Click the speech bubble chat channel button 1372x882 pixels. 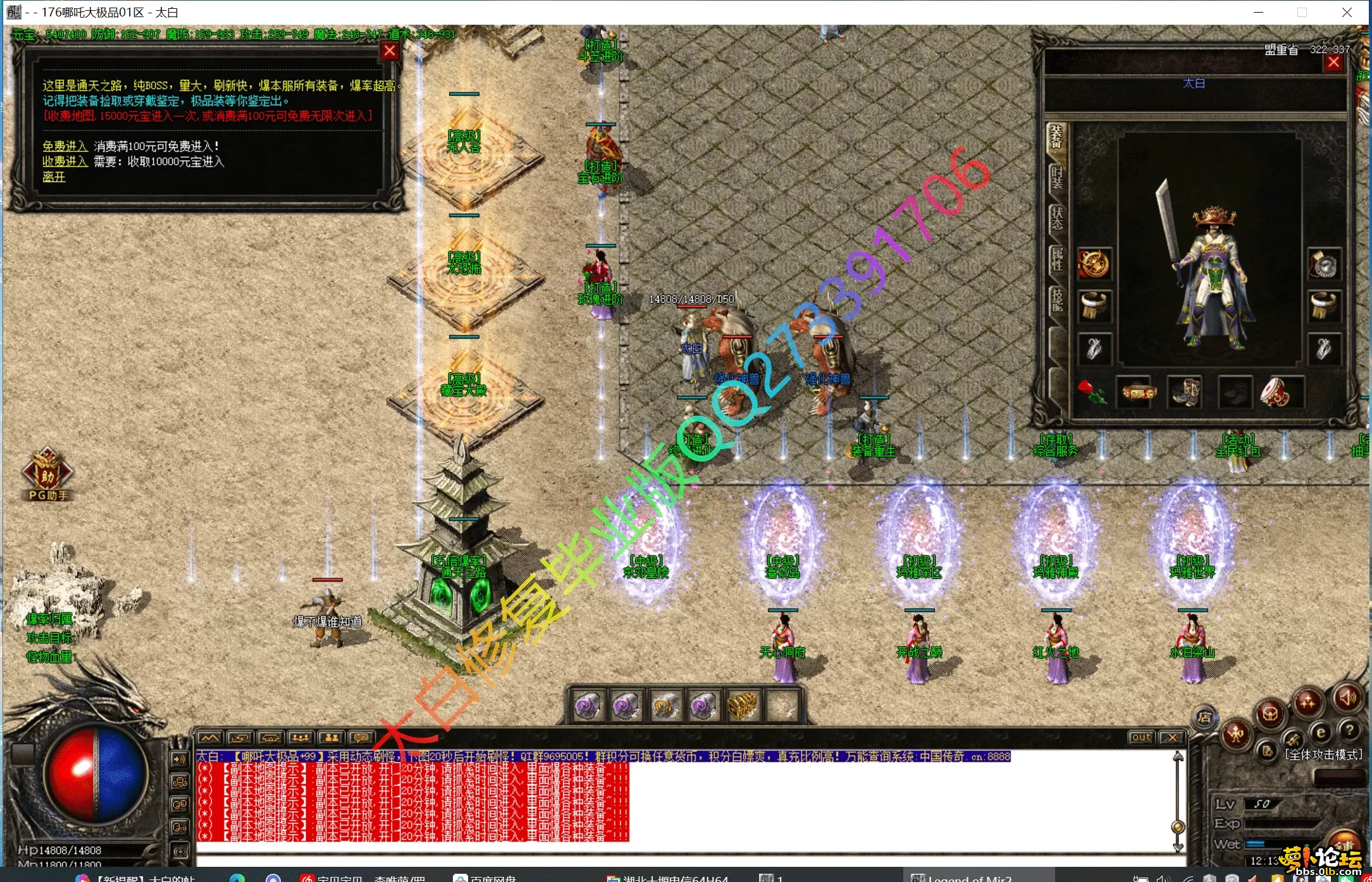[361, 738]
